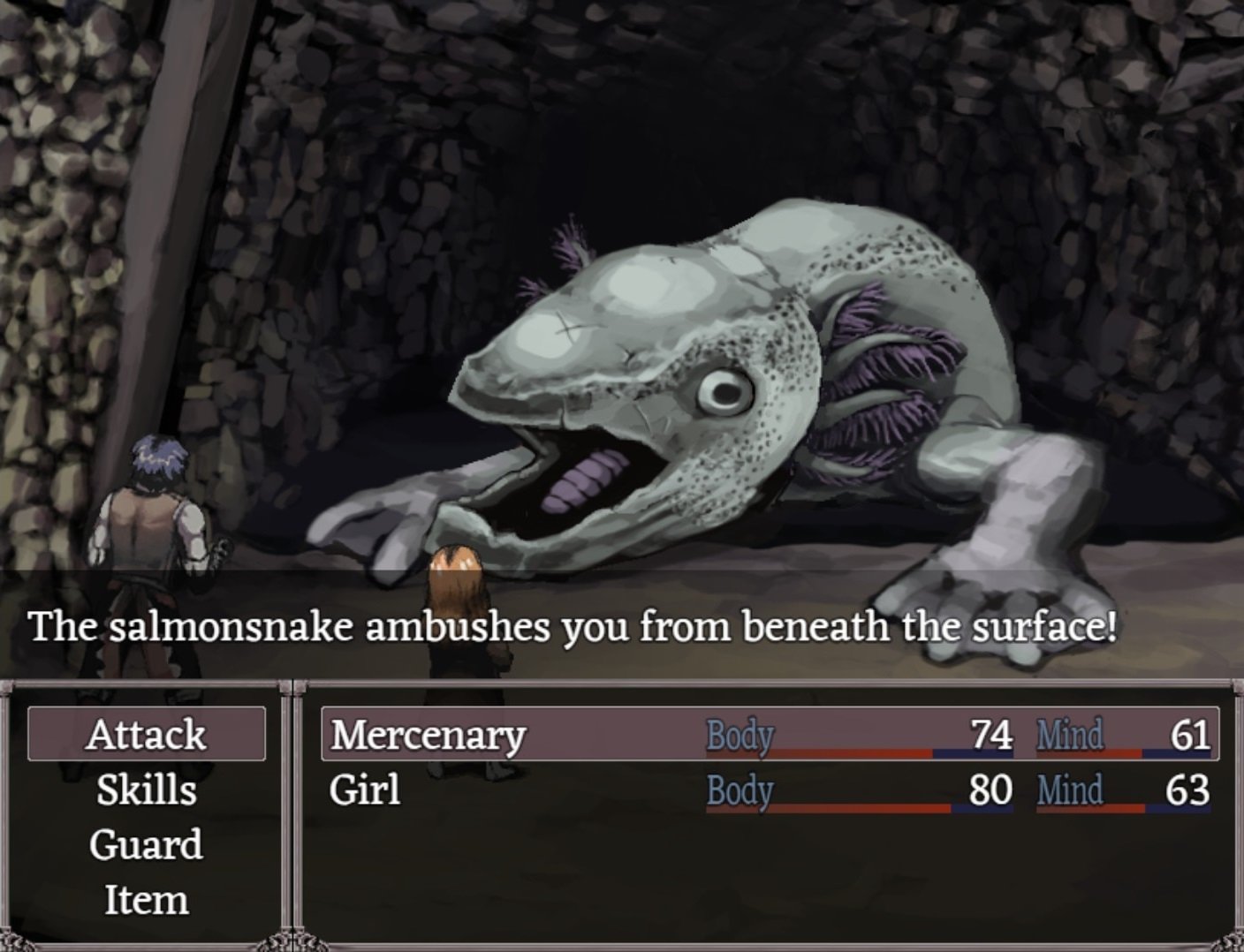This screenshot has height=952, width=1244.
Task: Open the Item menu
Action: 147,900
